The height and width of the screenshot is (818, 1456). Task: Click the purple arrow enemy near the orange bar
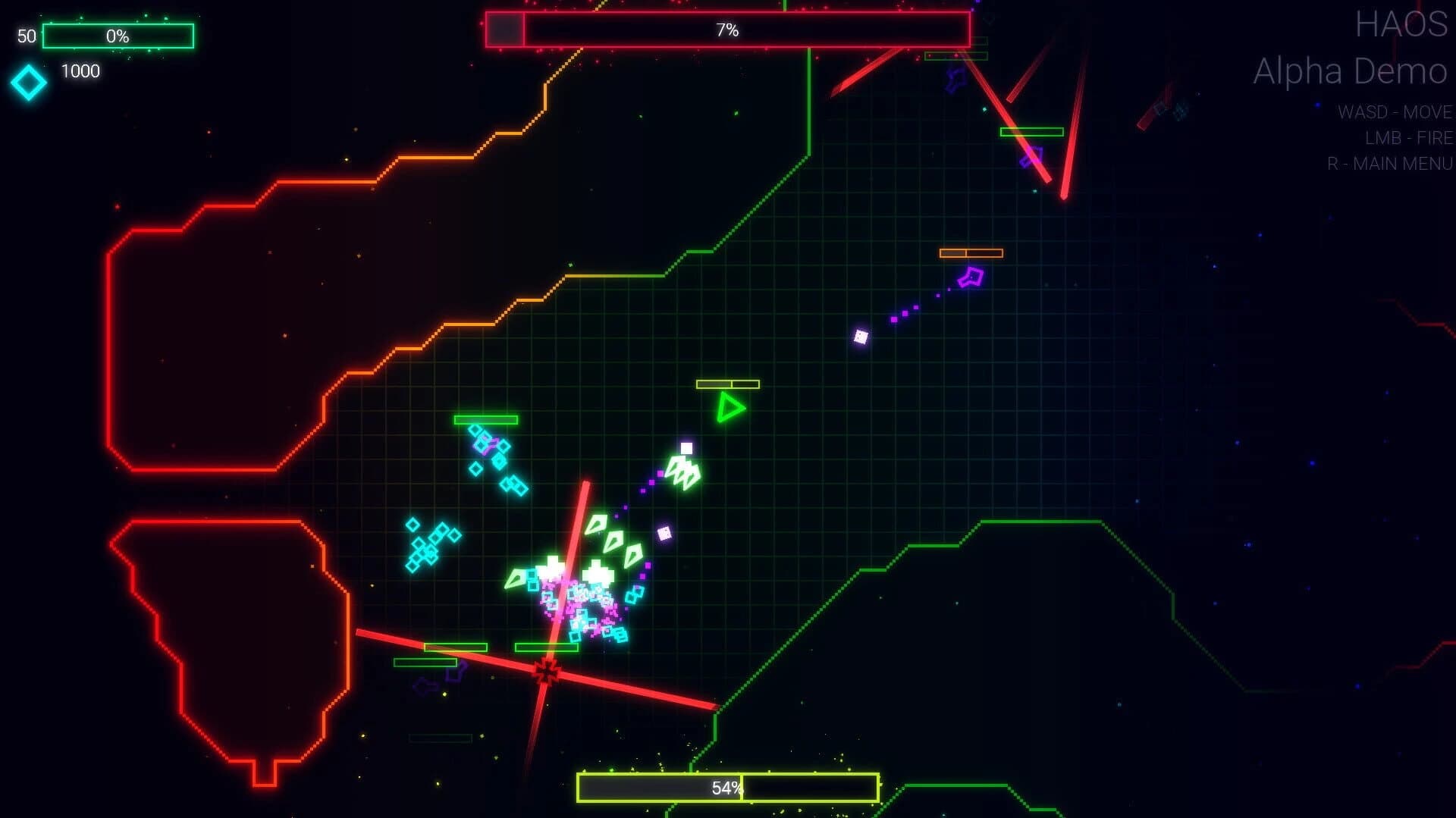(x=973, y=277)
